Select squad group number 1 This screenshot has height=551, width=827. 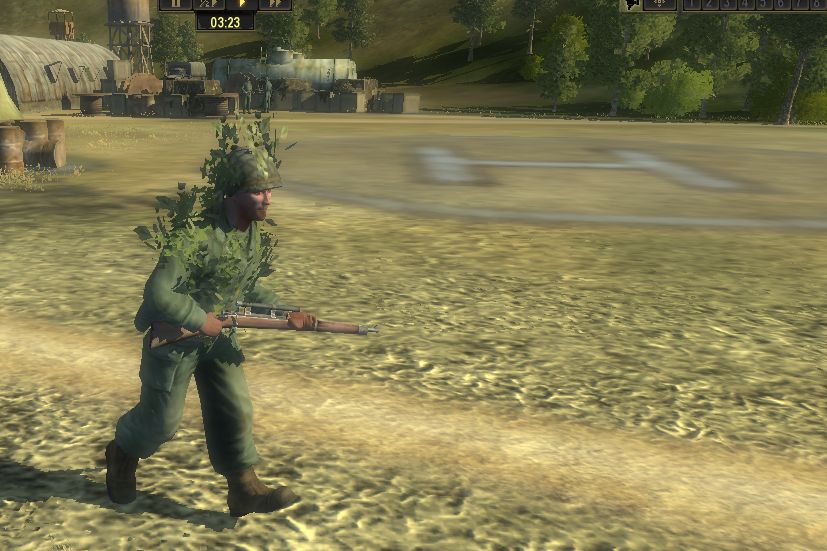[x=691, y=4]
